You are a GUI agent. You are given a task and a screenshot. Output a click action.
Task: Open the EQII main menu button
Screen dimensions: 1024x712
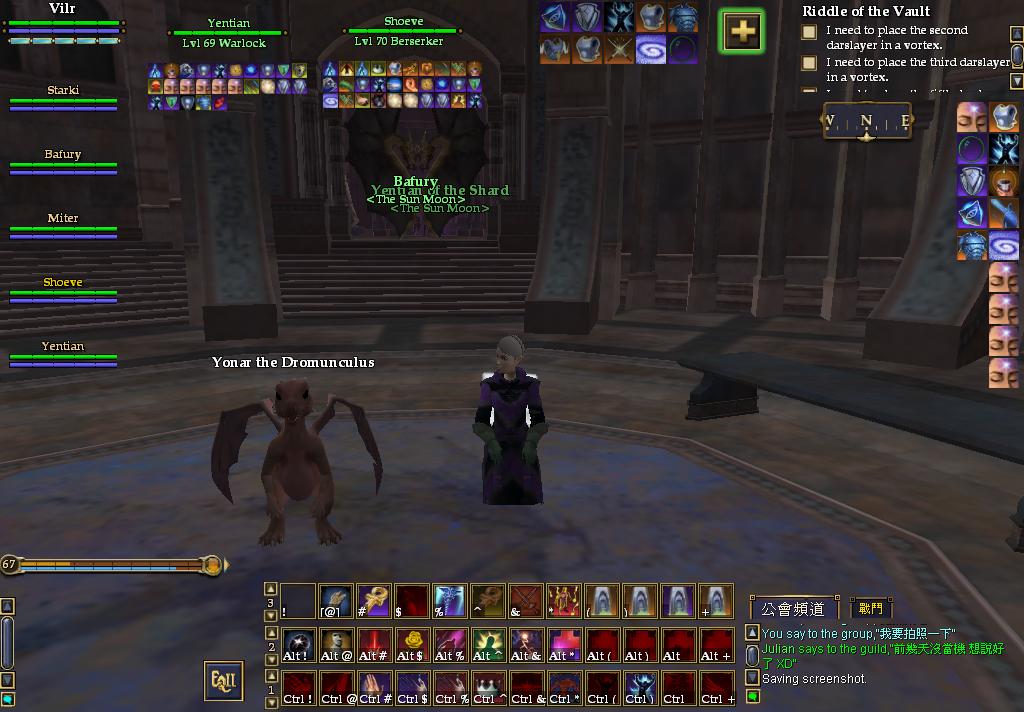[x=223, y=681]
